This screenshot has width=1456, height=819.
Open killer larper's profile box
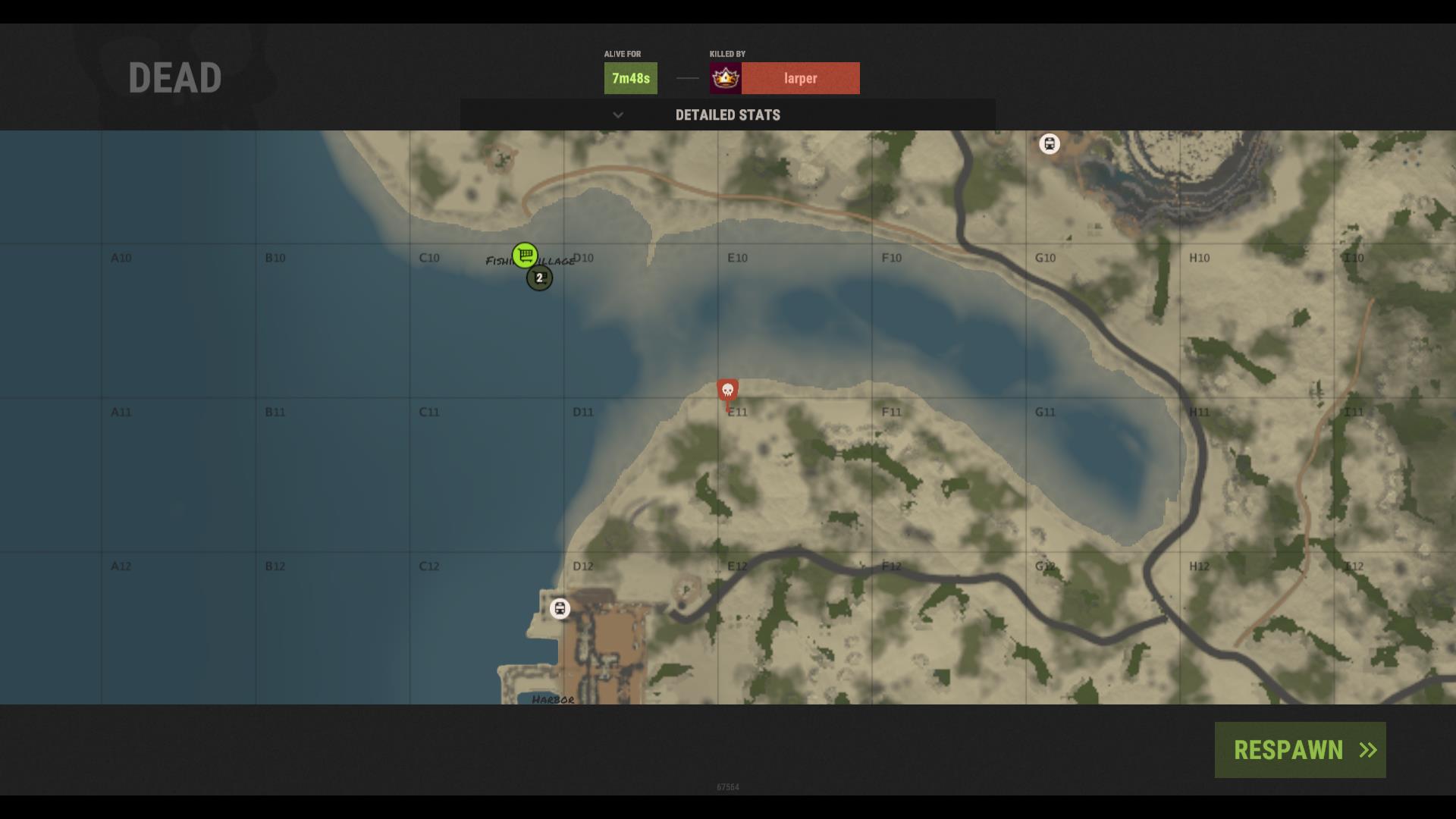(784, 78)
